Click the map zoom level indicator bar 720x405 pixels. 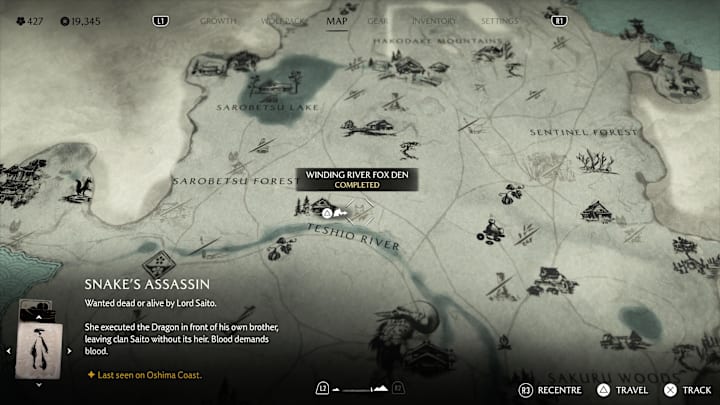tap(360, 387)
